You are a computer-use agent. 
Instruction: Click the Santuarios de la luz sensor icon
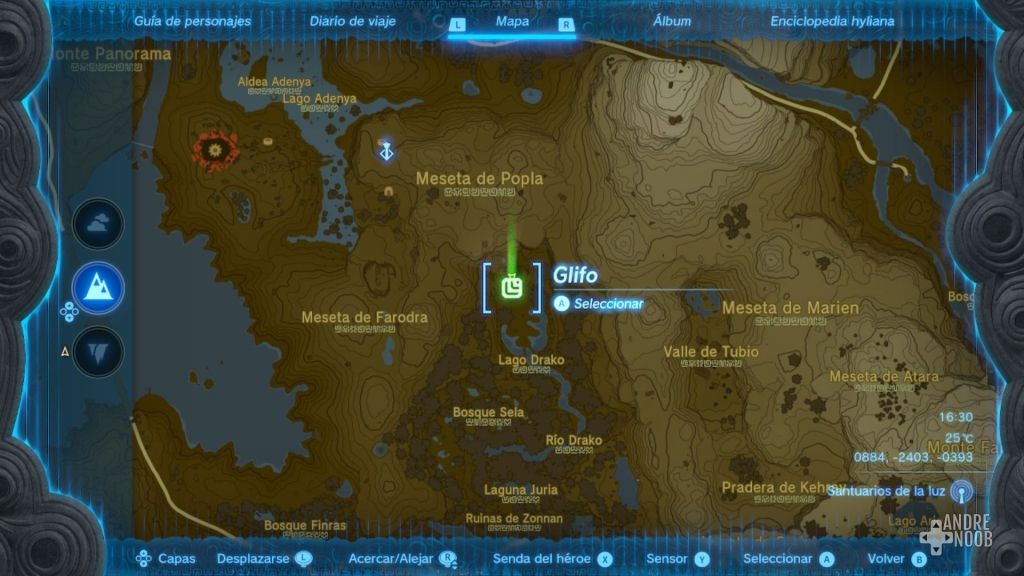pyautogui.click(x=961, y=491)
